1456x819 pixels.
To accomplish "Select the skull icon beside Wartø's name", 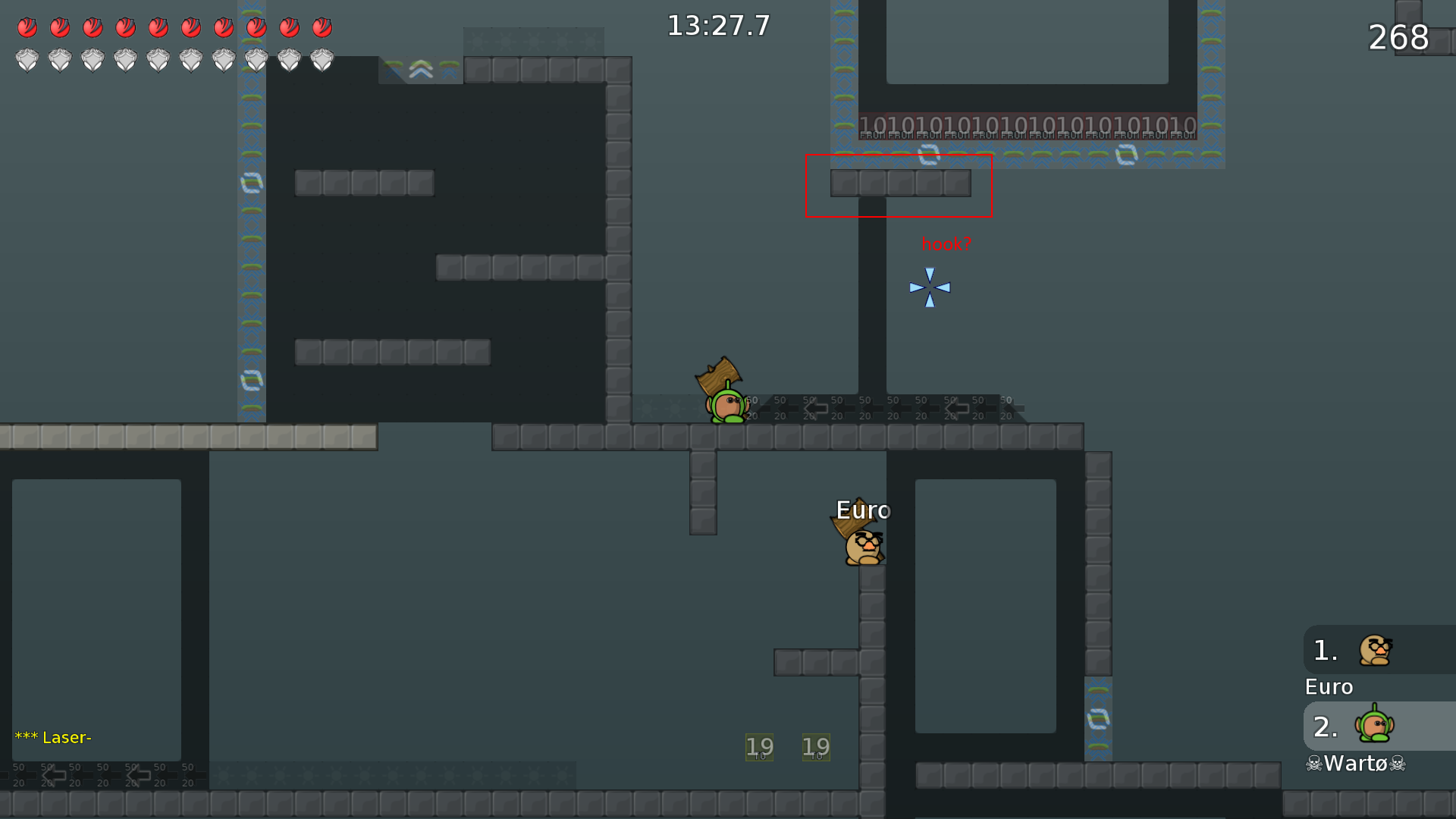I will click(1313, 764).
